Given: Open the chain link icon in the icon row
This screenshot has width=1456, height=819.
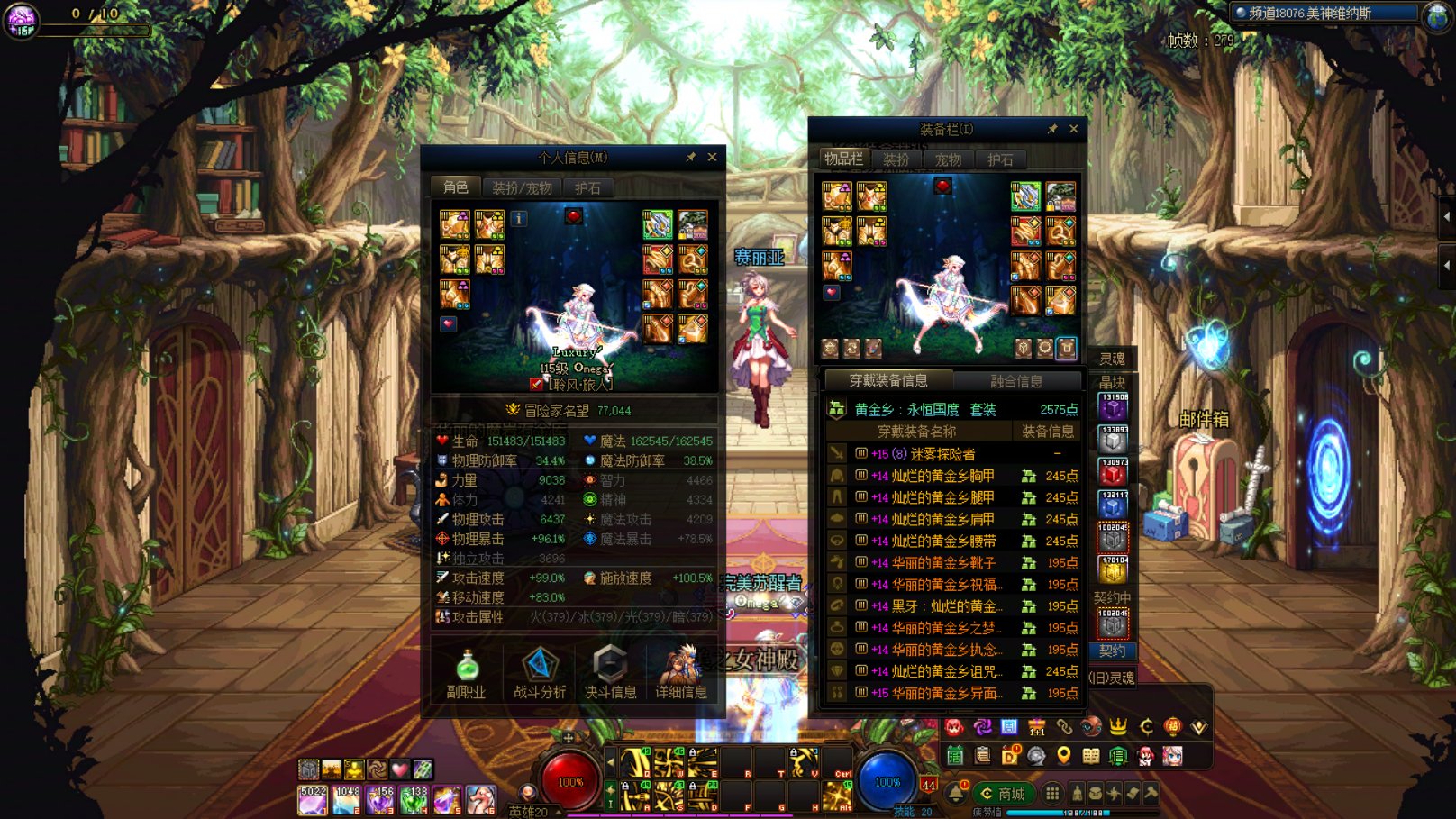Looking at the screenshot, I should click(1064, 728).
